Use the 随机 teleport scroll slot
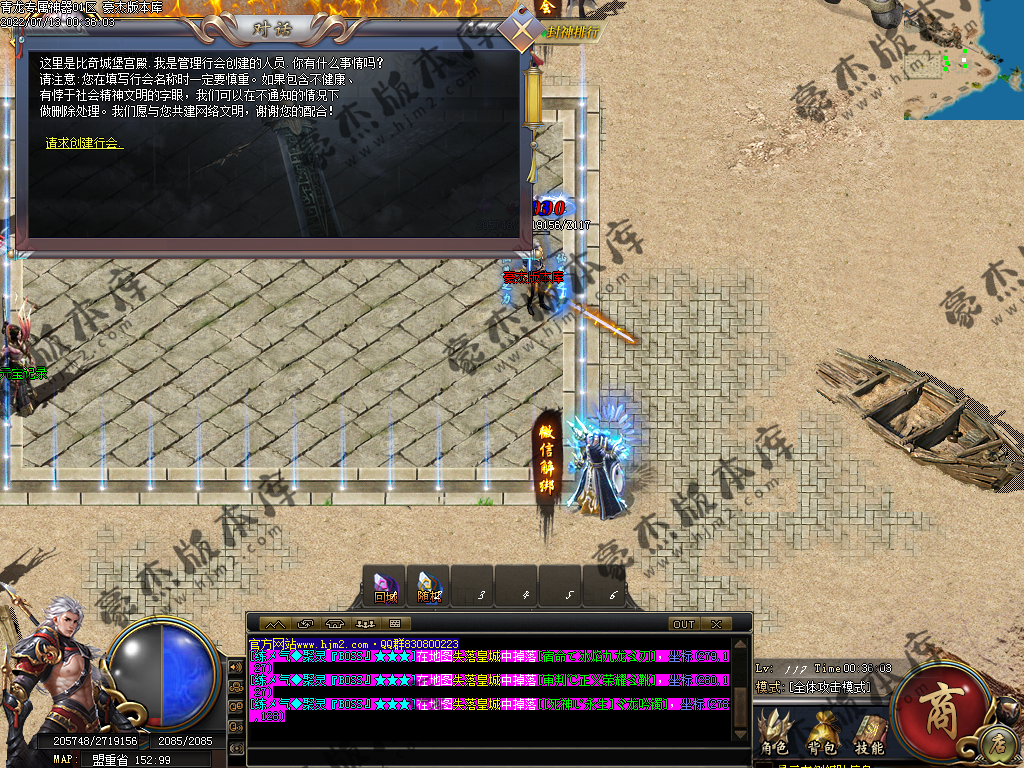This screenshot has height=768, width=1024. pyautogui.click(x=428, y=587)
